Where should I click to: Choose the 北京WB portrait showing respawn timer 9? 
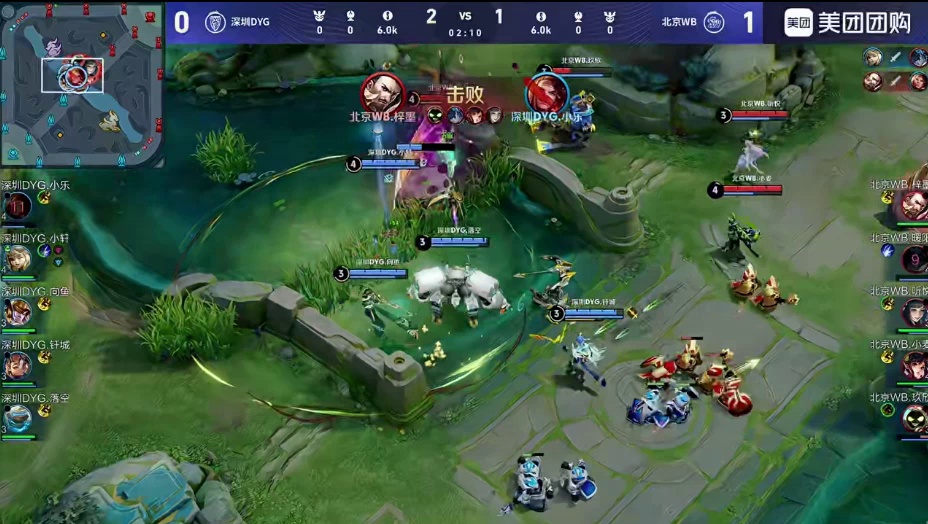[913, 260]
